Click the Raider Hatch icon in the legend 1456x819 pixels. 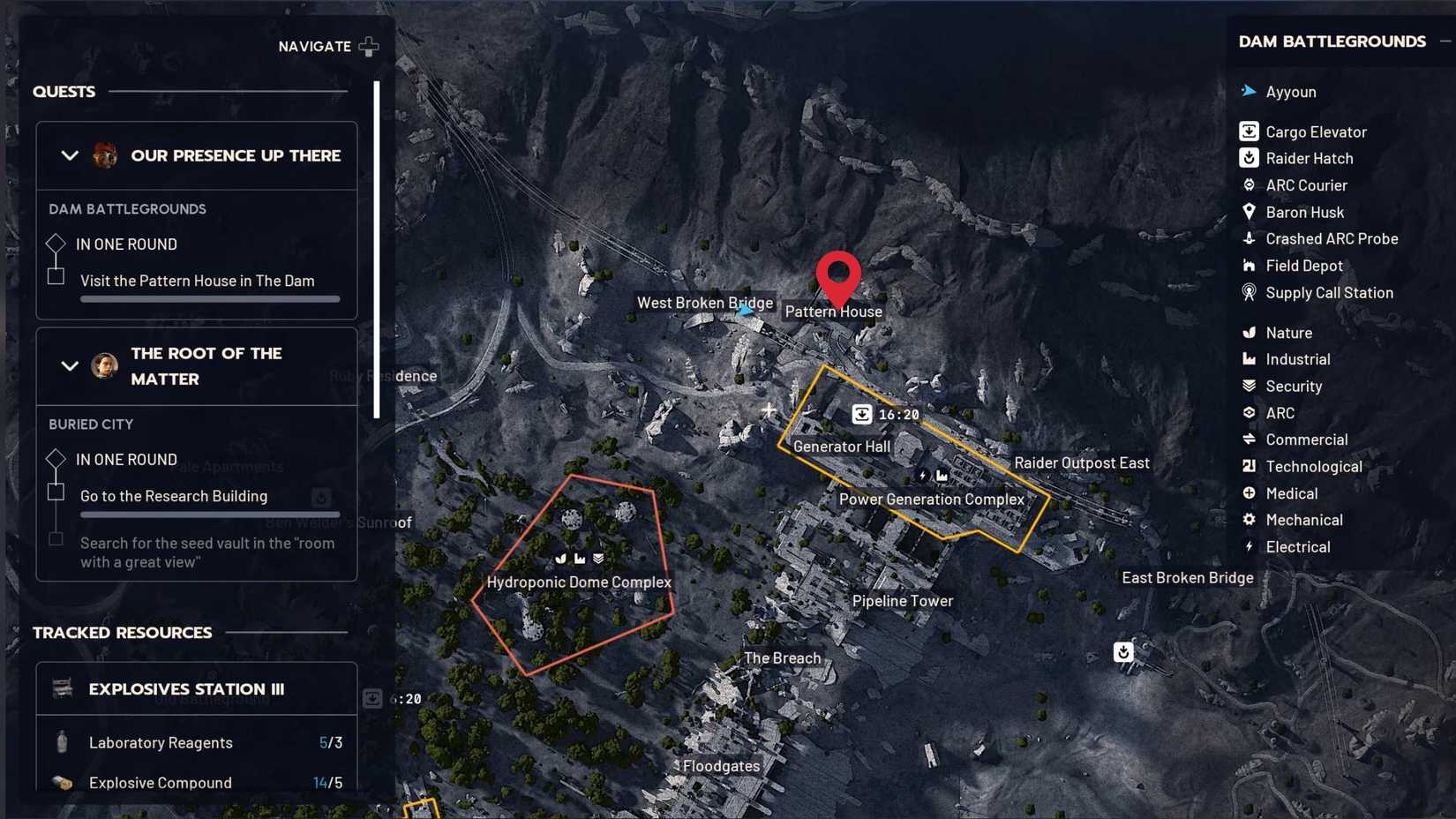[1249, 158]
